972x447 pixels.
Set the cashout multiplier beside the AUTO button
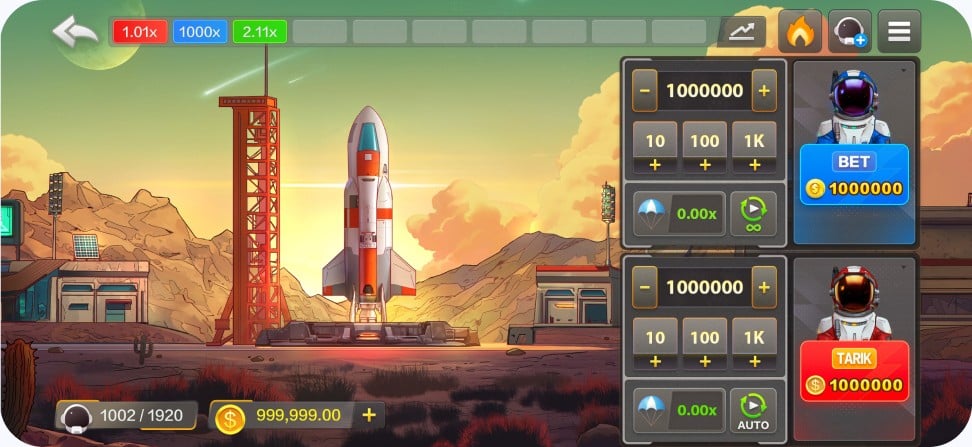tap(675, 409)
